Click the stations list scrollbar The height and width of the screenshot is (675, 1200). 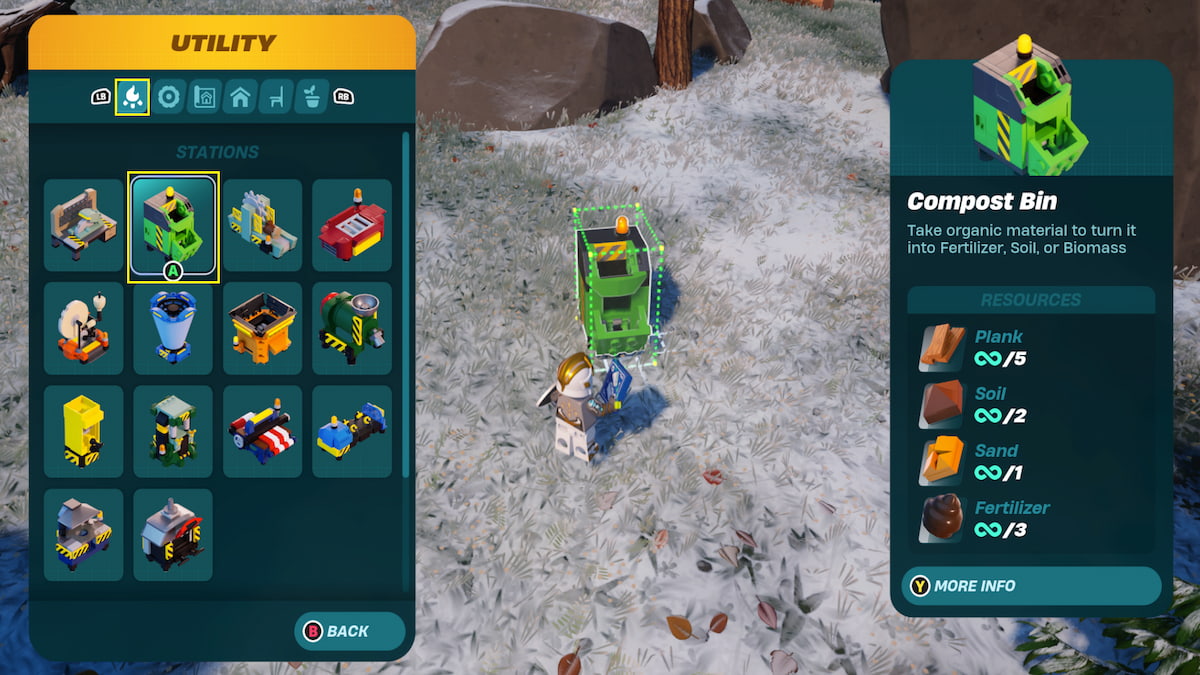click(x=405, y=300)
